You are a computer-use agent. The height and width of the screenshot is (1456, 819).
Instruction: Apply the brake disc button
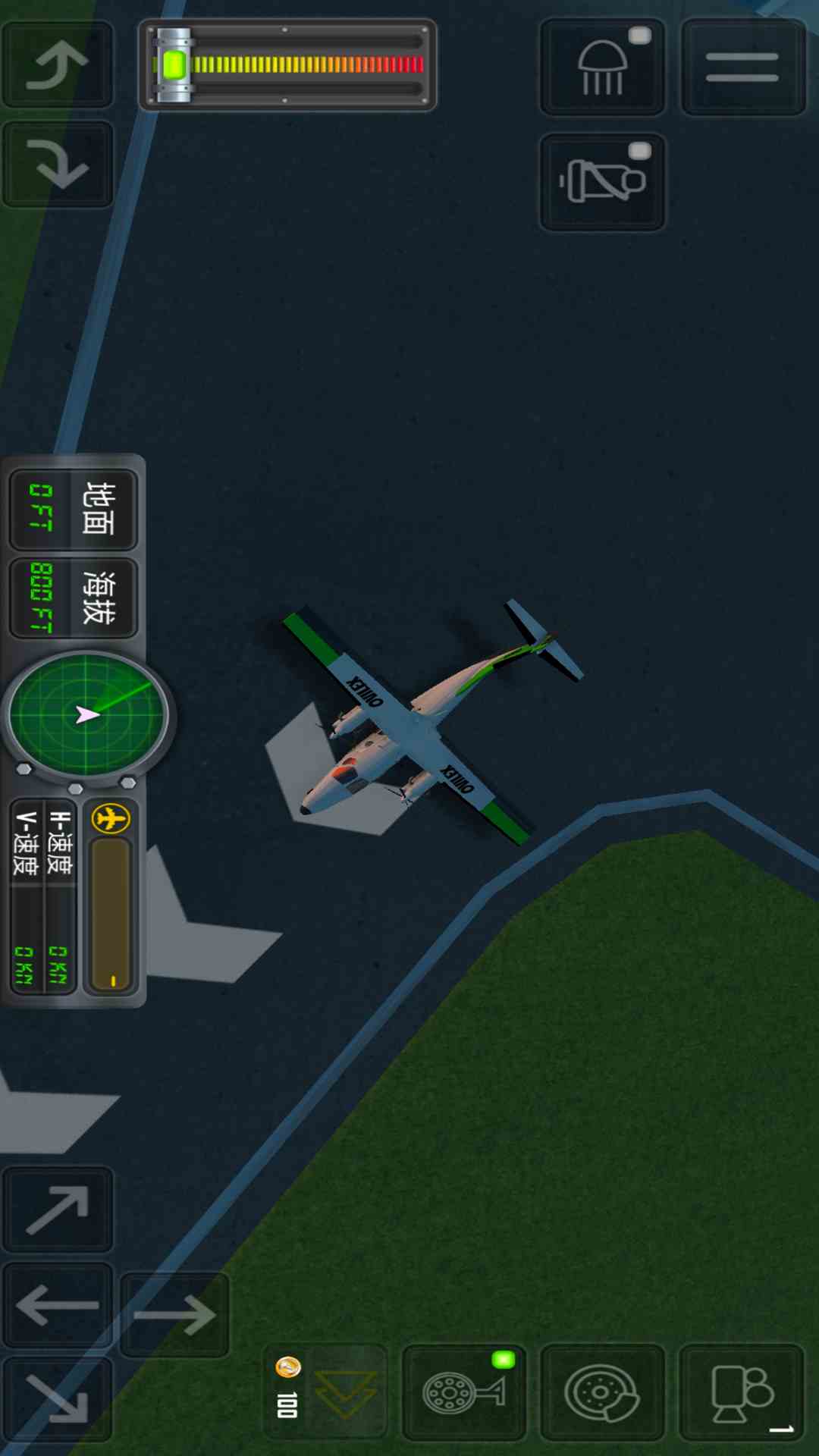pyautogui.click(x=602, y=1392)
